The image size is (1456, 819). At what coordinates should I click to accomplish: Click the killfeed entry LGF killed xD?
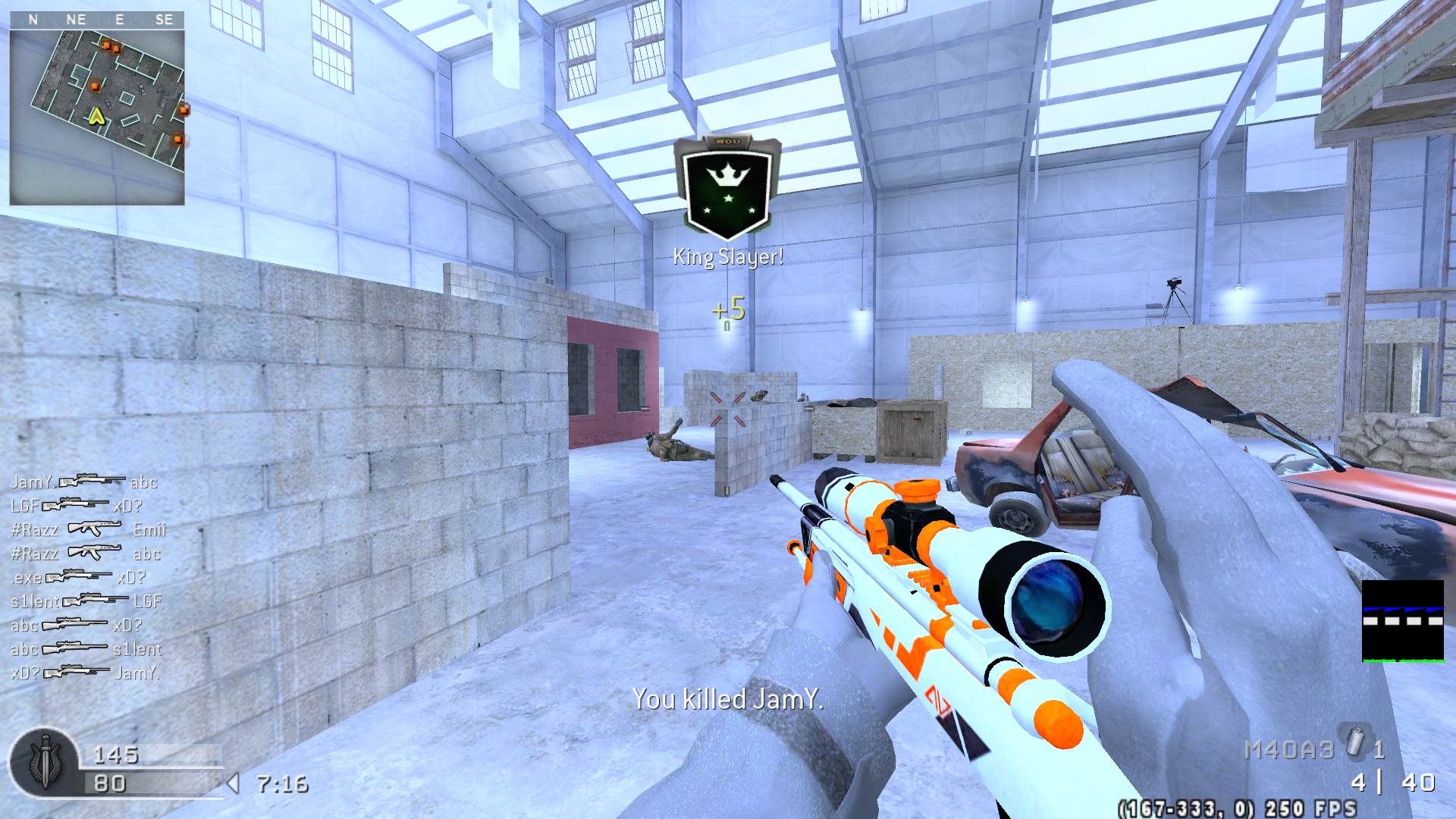tap(77, 506)
